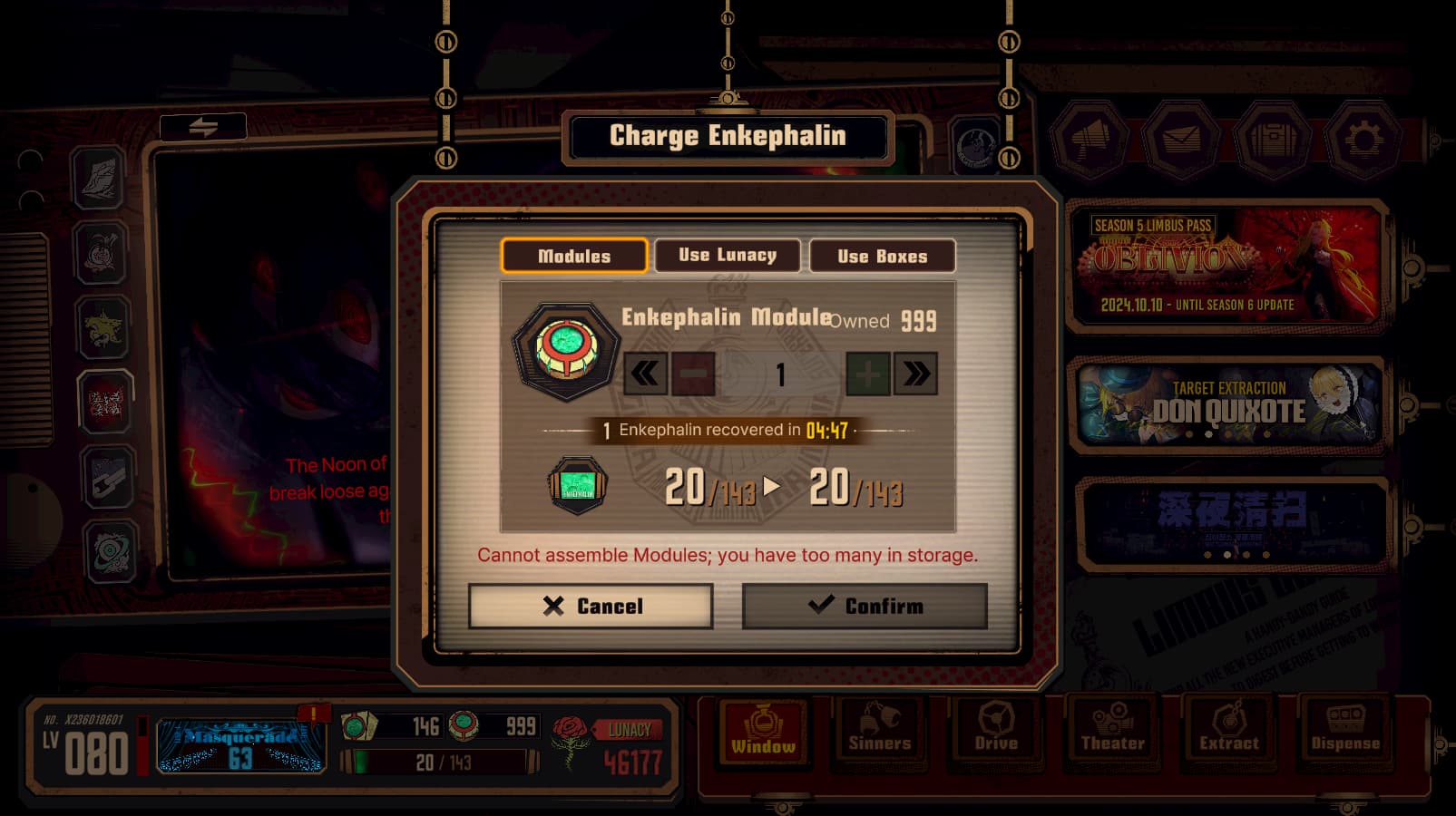Set module count to minimum with double-left arrow
1456x816 pixels.
(x=645, y=374)
